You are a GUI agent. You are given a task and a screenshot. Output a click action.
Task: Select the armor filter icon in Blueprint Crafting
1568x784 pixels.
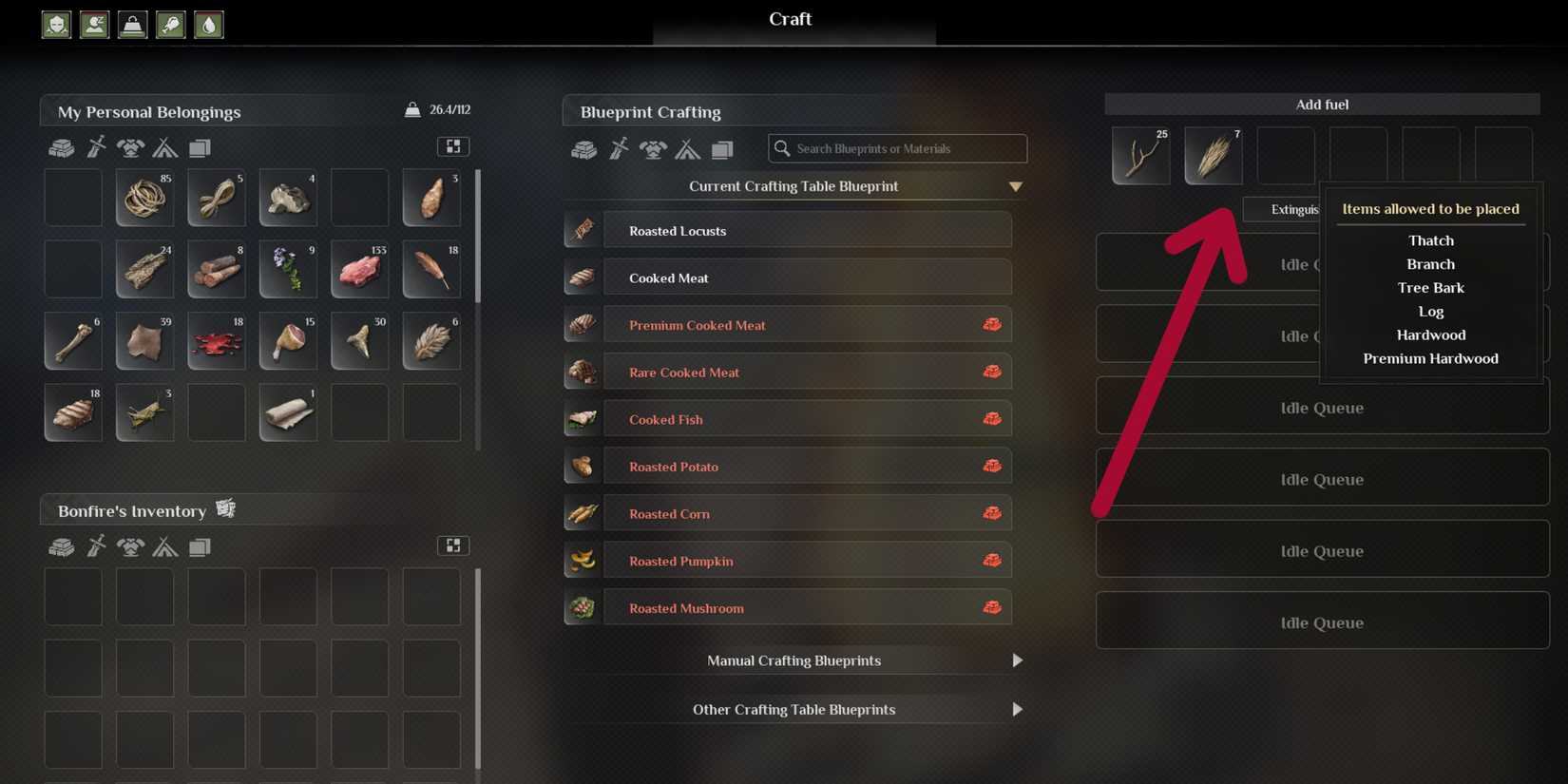pyautogui.click(x=654, y=148)
